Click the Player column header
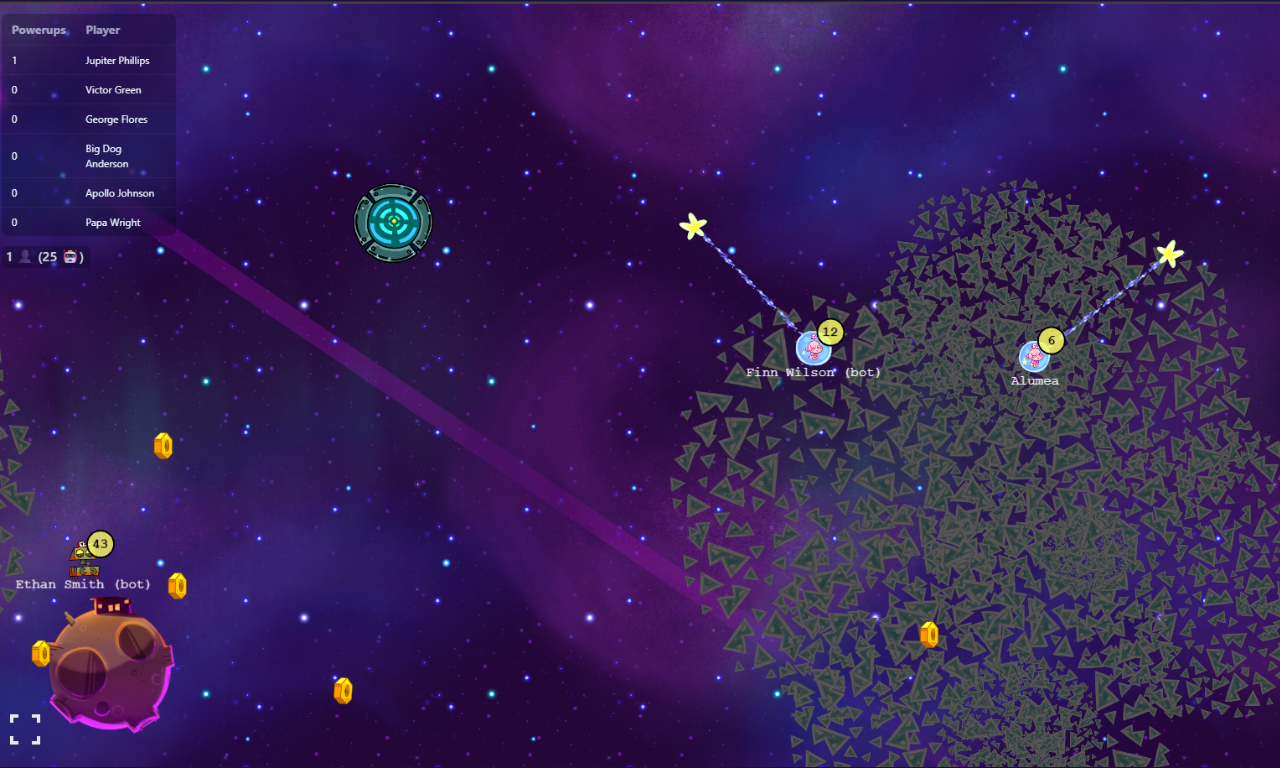1280x768 pixels. tap(103, 30)
